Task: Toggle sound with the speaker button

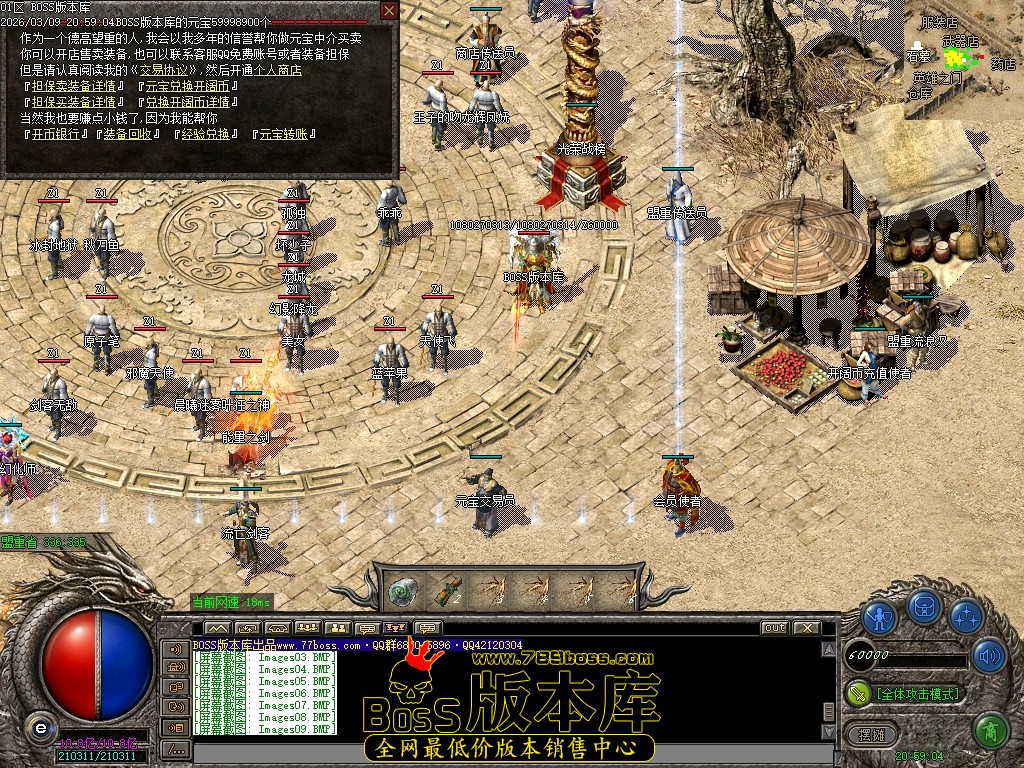Action: pyautogui.click(x=989, y=655)
